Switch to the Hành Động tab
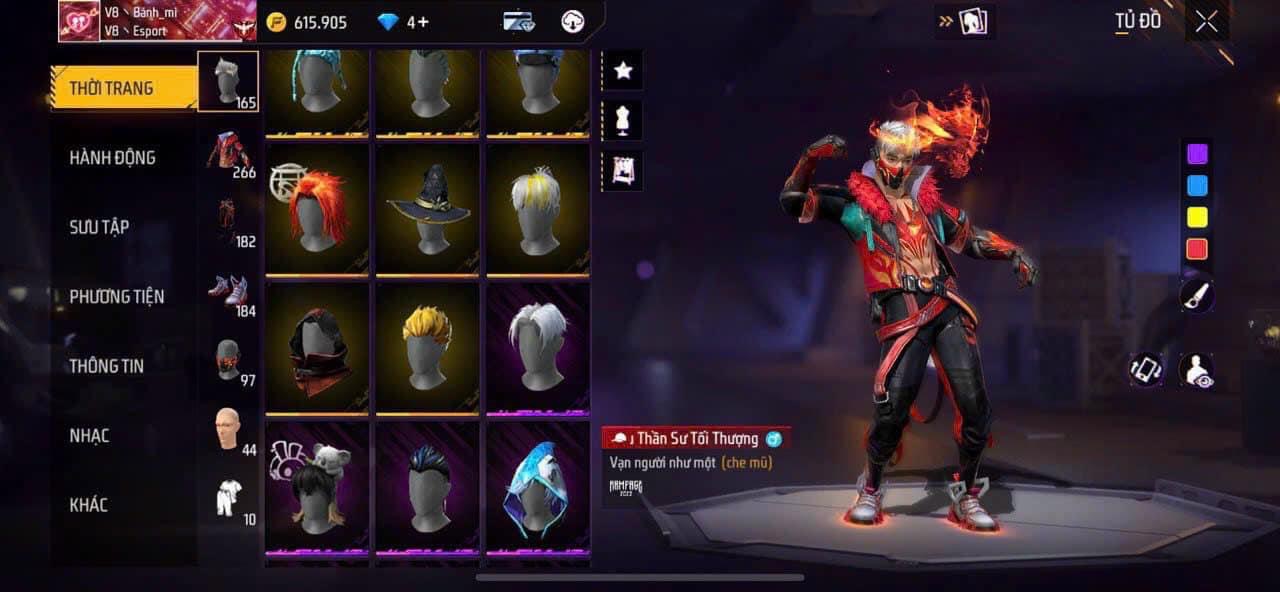This screenshot has height=592, width=1280. [112, 157]
